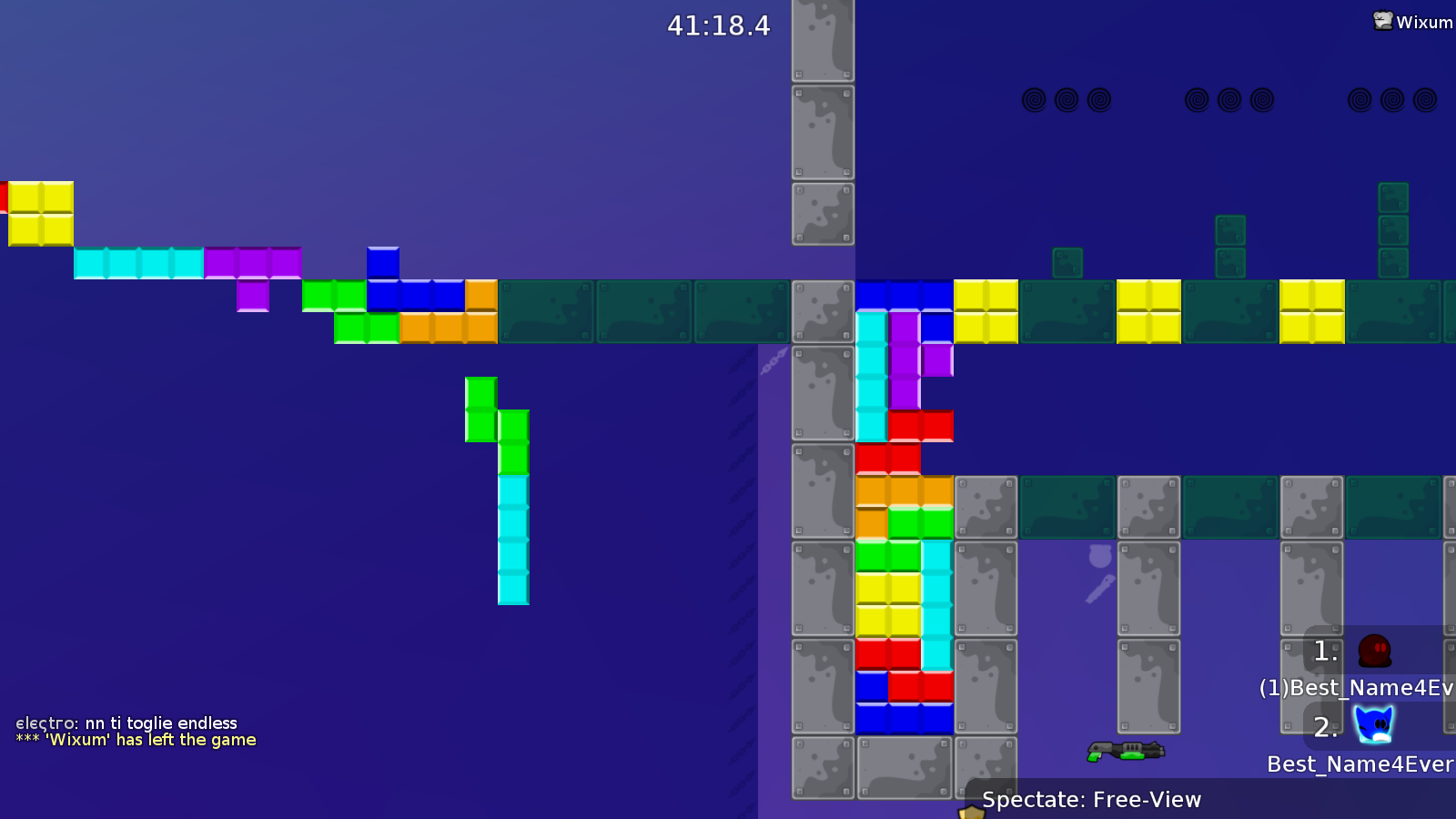The height and width of the screenshot is (819, 1456).
Task: Click rank number 1 in the scoreboard
Action: click(1324, 652)
